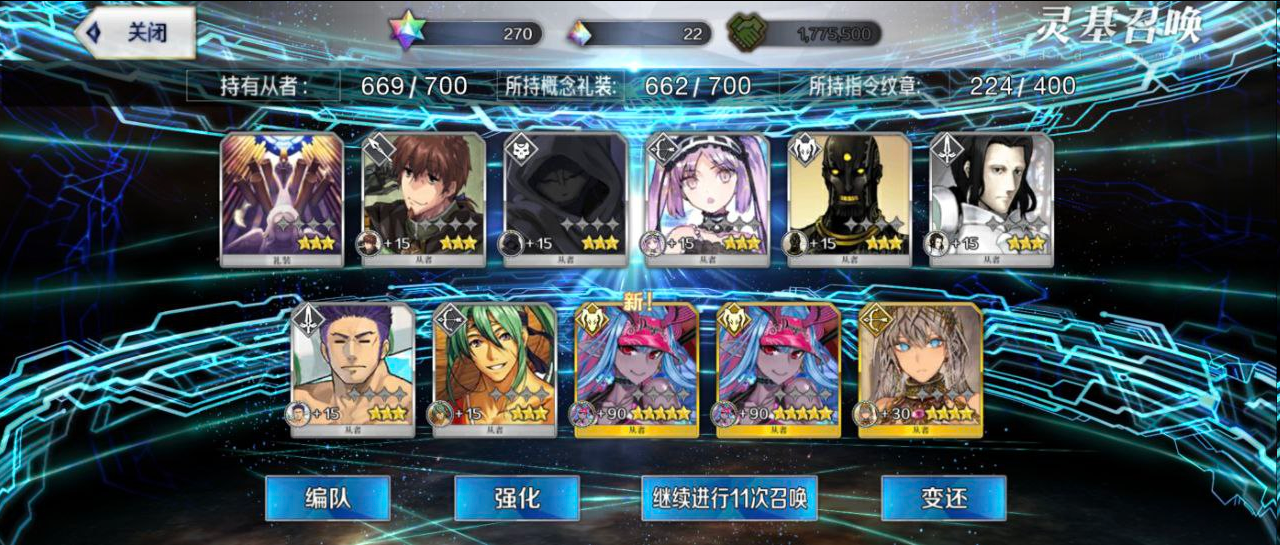Screen dimensions: 1280x545
Task: Select the pink-visor servant card marked 新!
Action: [637, 370]
